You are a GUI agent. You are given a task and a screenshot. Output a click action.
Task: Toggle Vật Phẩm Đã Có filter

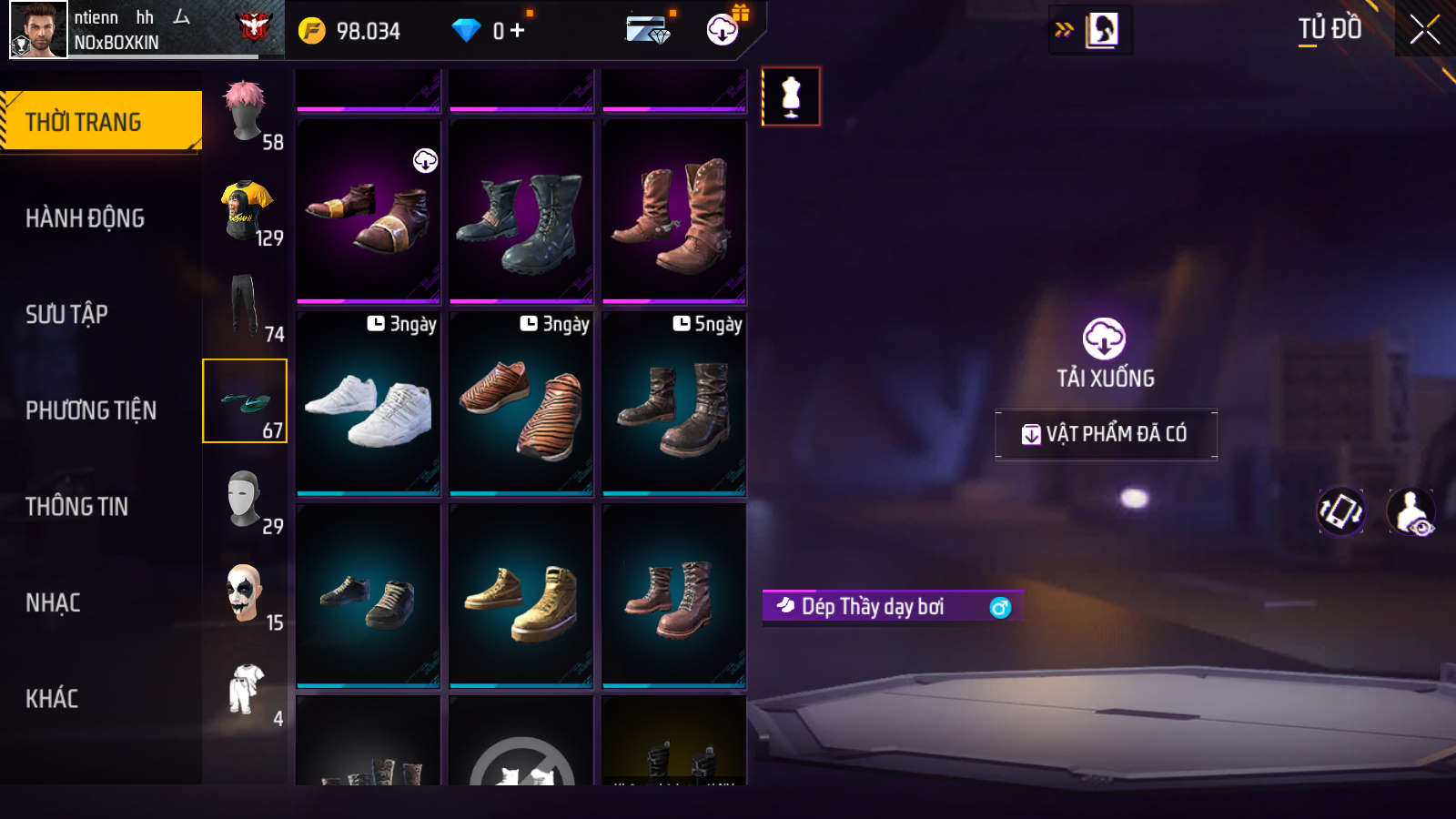(1106, 434)
